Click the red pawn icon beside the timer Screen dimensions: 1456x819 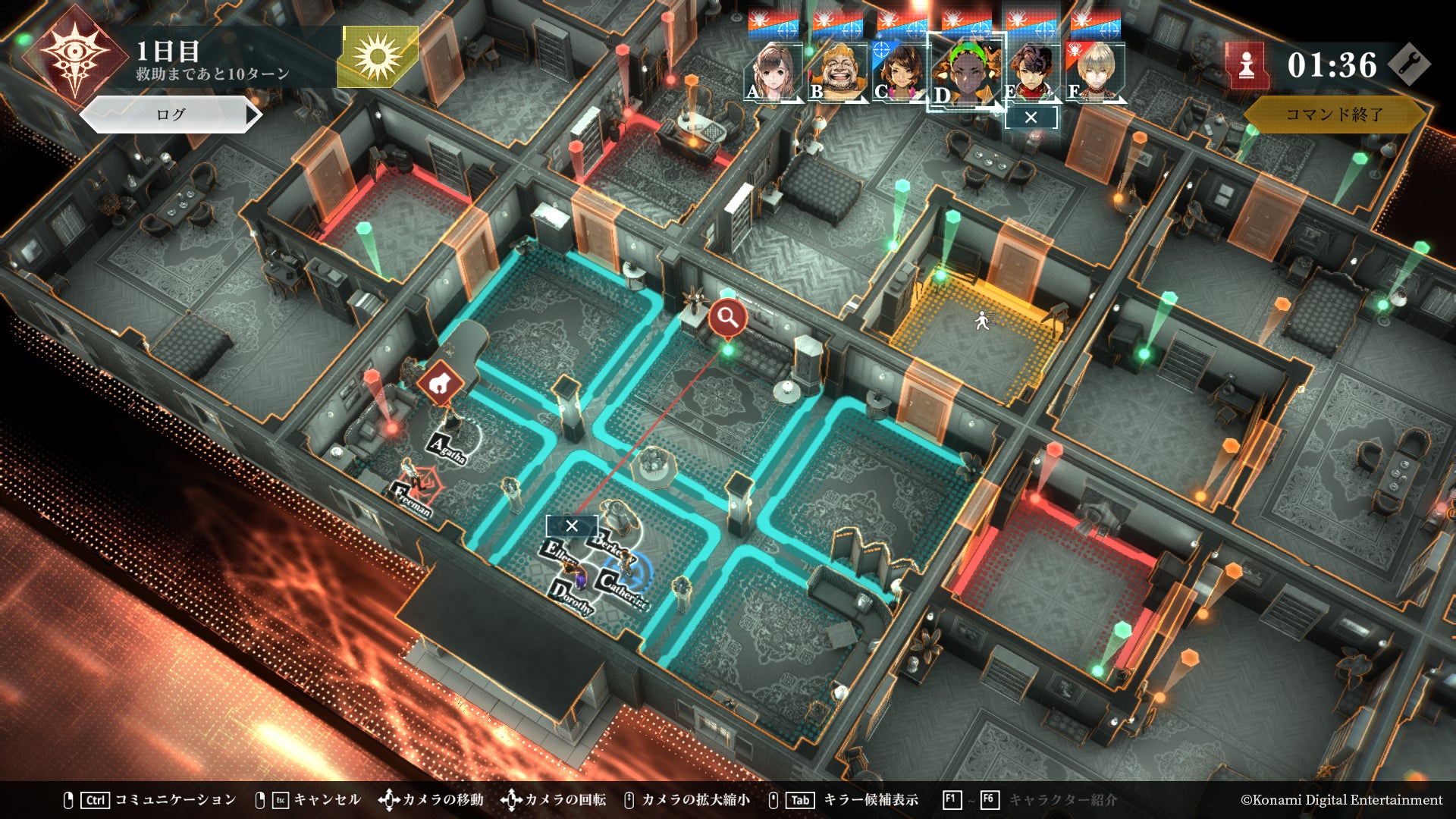tap(1247, 67)
